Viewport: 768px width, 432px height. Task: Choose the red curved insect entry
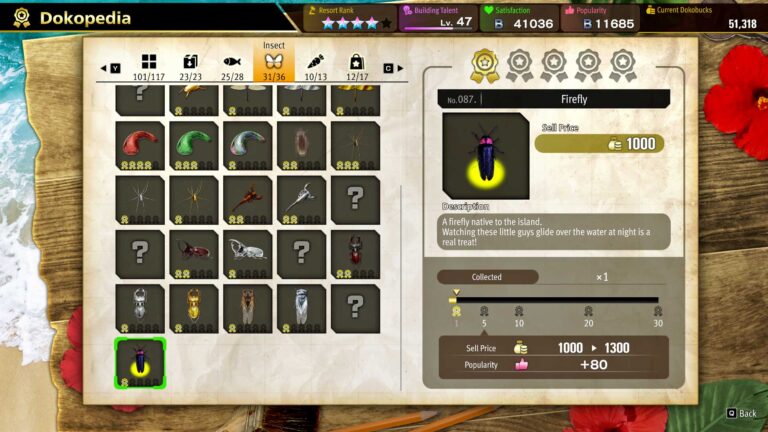(140, 145)
